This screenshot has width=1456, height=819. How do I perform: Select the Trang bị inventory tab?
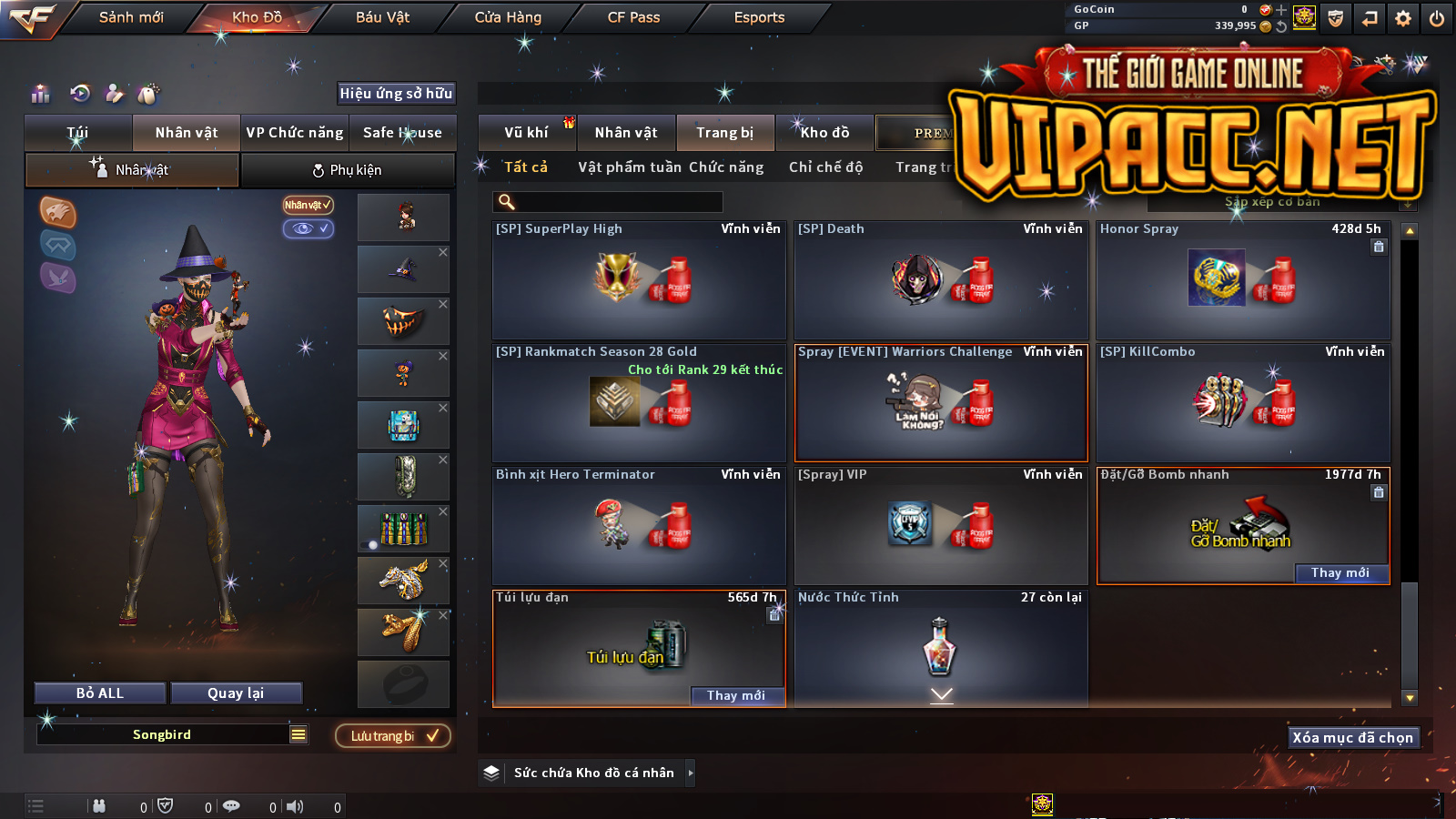click(724, 133)
